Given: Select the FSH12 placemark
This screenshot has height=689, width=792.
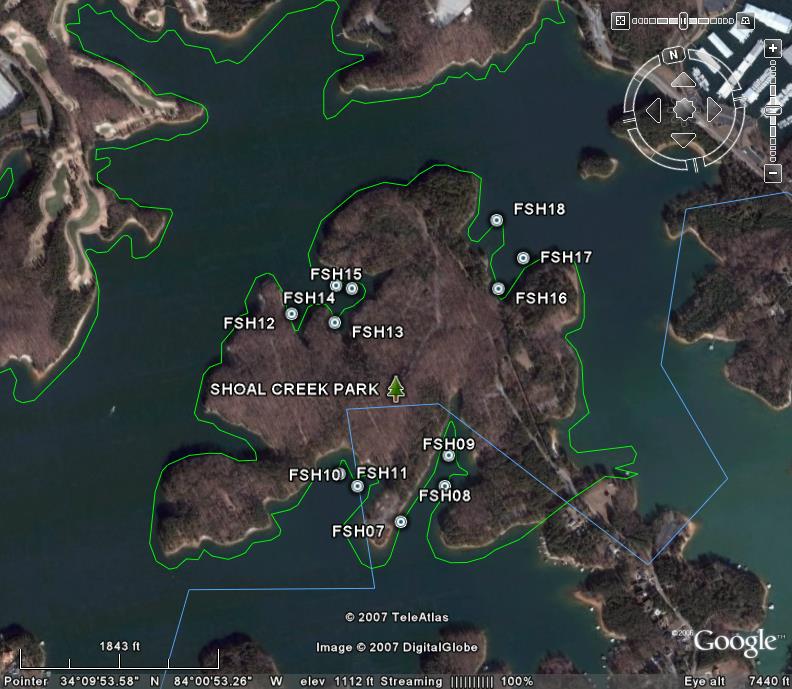Looking at the screenshot, I should (292, 314).
